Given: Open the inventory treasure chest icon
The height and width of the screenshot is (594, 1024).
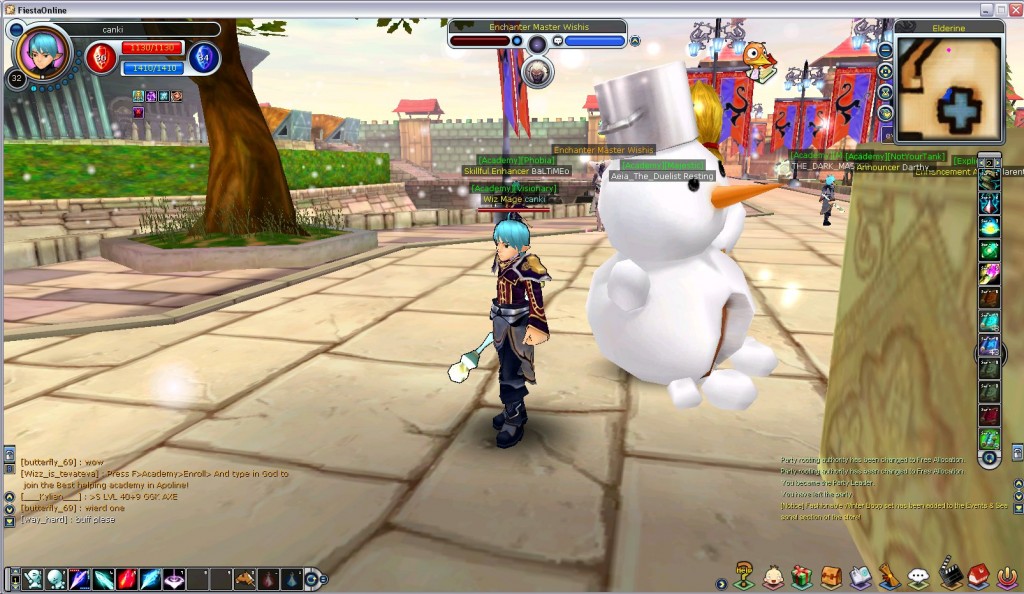Looking at the screenshot, I should [831, 577].
